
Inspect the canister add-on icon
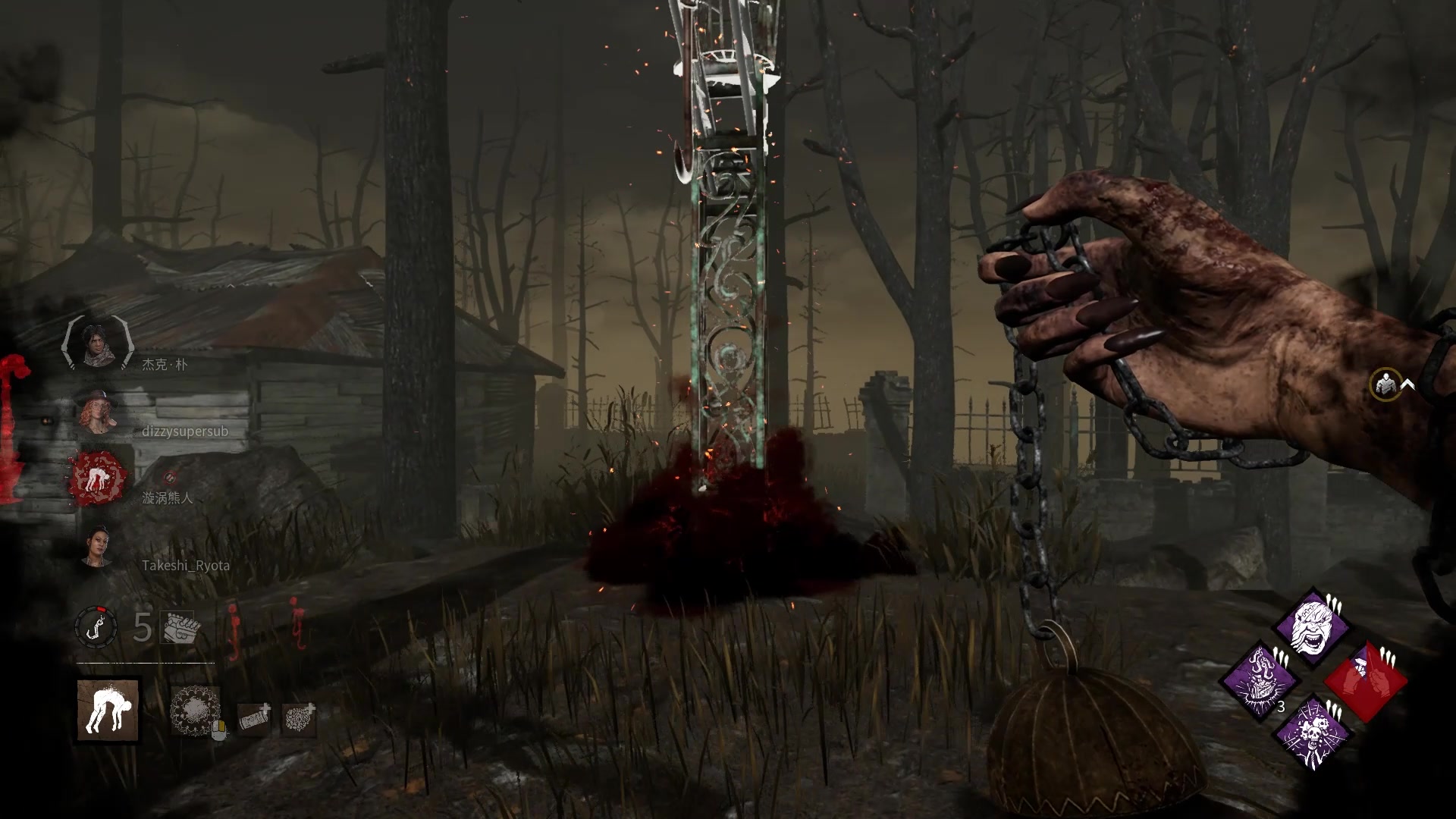point(254,719)
